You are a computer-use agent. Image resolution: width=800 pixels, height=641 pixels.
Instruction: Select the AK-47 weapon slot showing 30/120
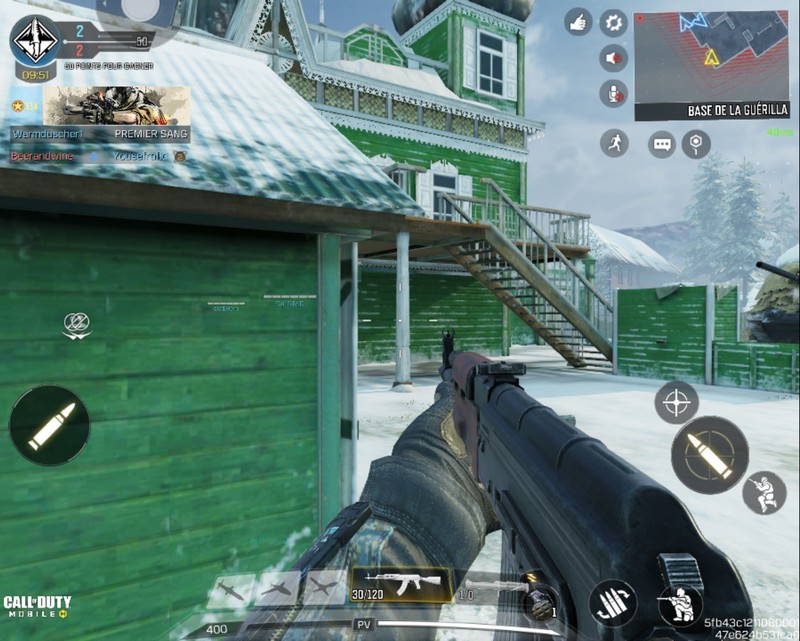click(x=400, y=583)
